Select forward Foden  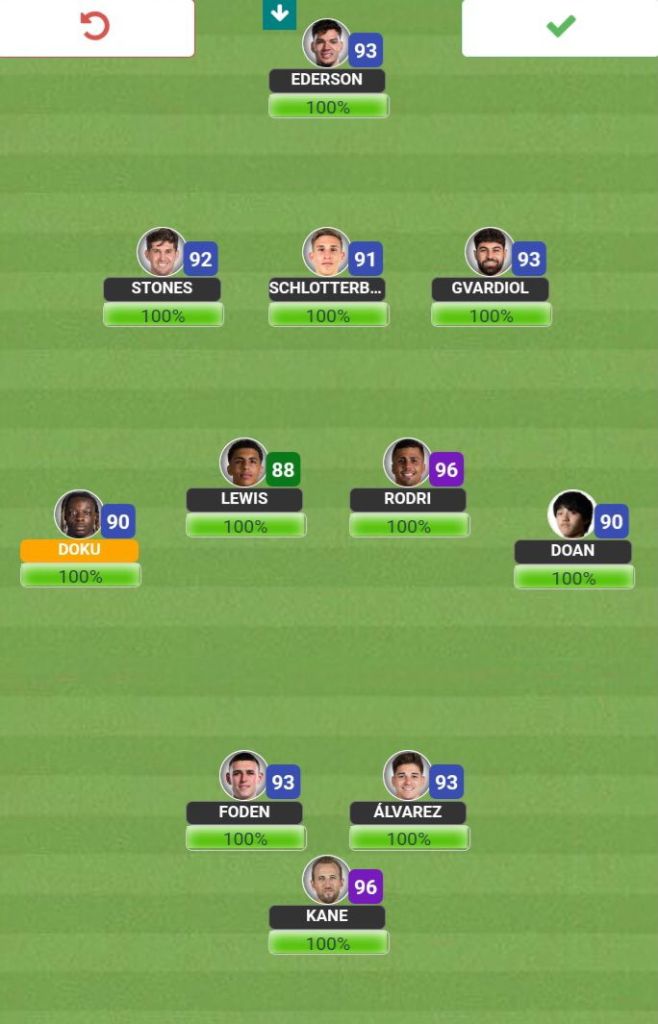(244, 777)
